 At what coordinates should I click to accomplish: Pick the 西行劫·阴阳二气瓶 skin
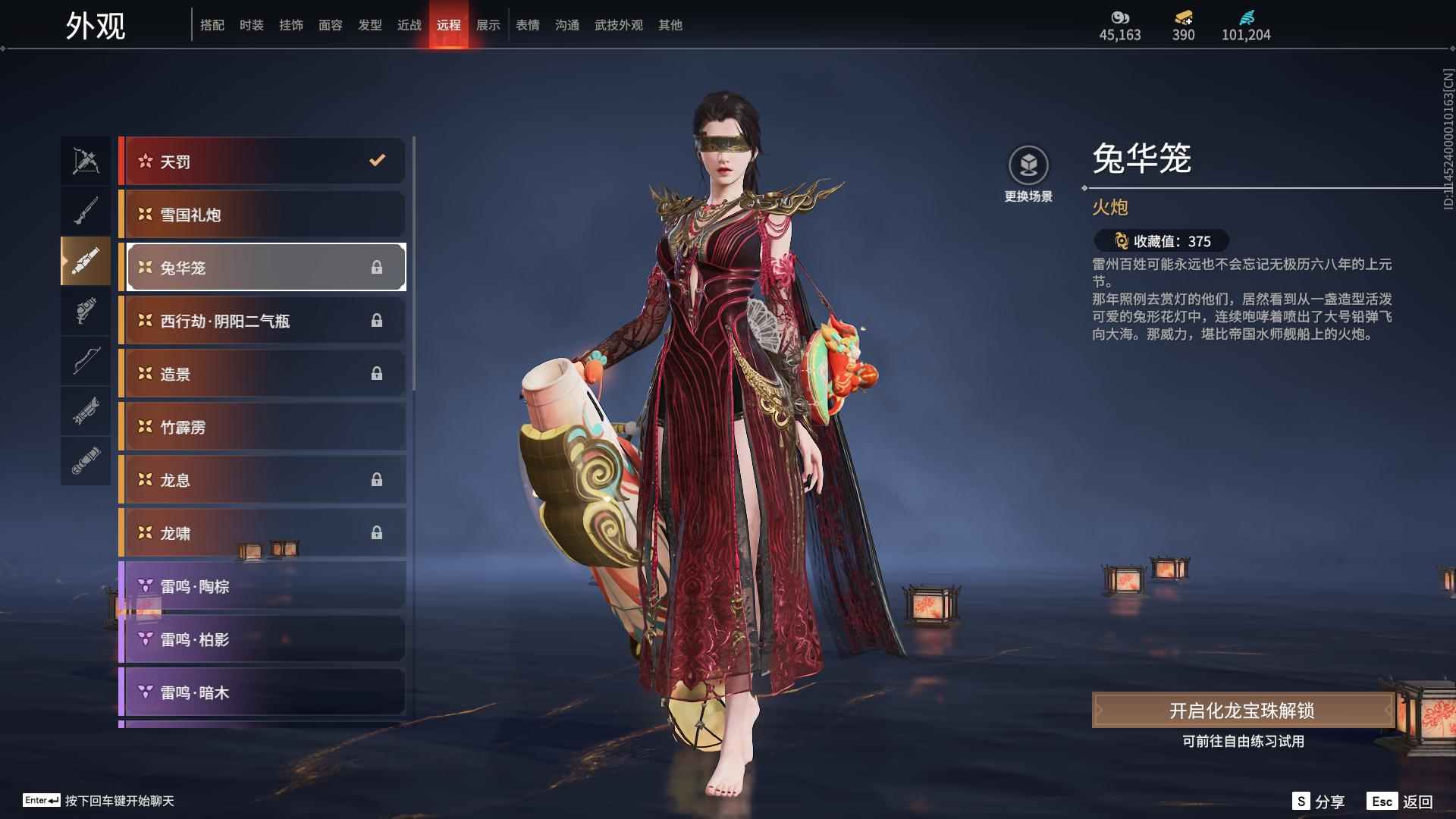coord(262,321)
